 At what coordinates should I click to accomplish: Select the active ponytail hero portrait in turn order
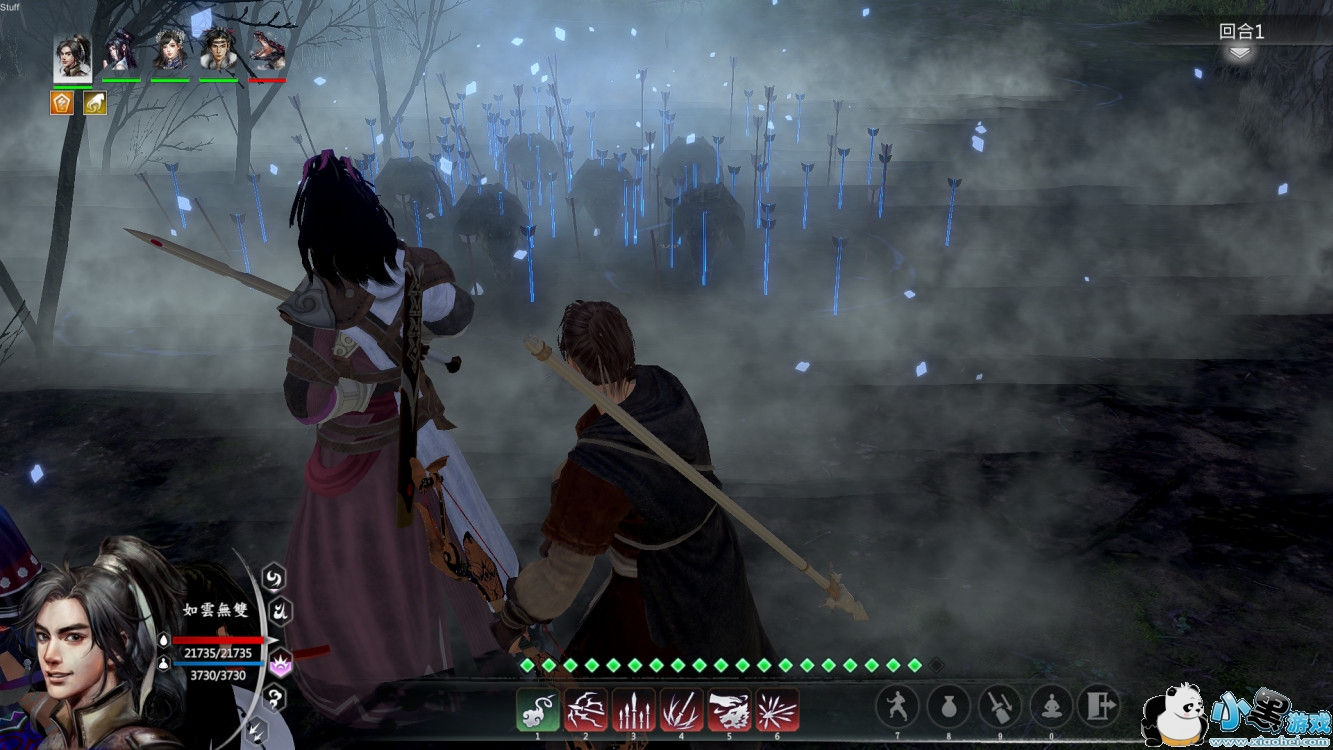point(72,57)
